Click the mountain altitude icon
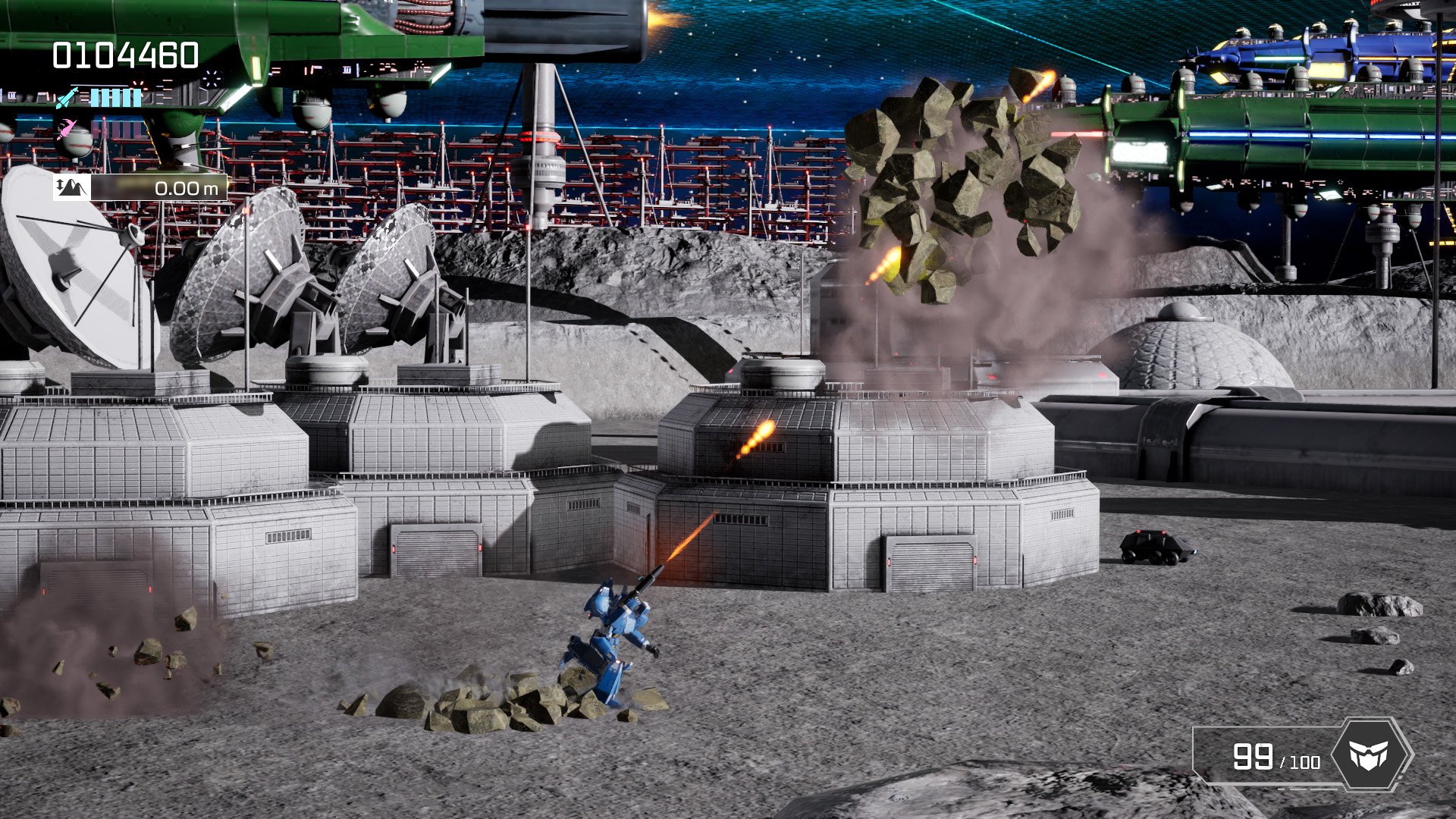Screen dimensions: 1456x819 [73, 190]
